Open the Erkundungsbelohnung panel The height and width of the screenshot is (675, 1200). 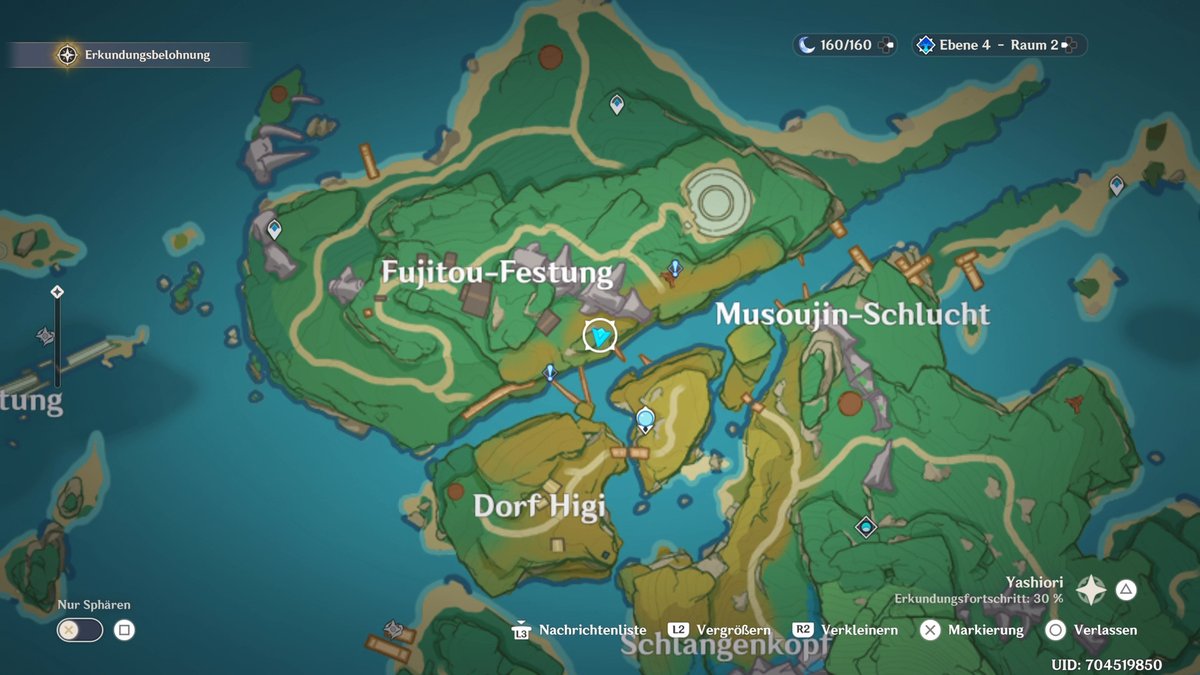135,55
